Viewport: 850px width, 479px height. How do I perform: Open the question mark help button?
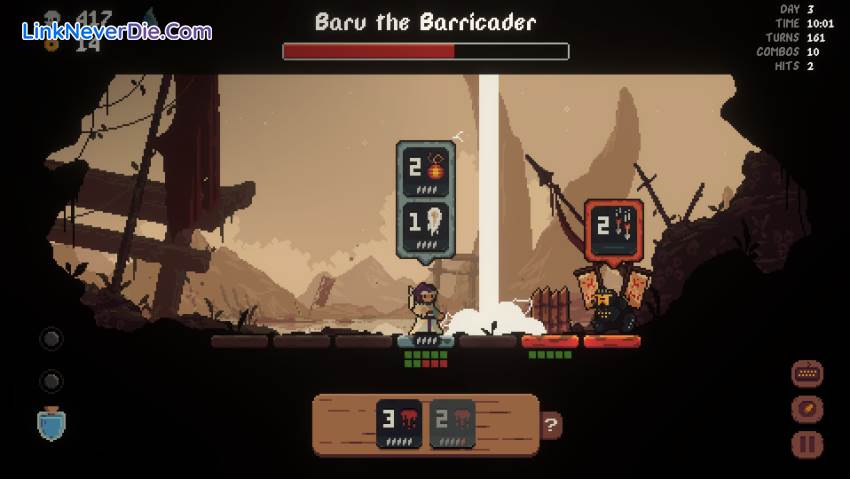(x=551, y=425)
